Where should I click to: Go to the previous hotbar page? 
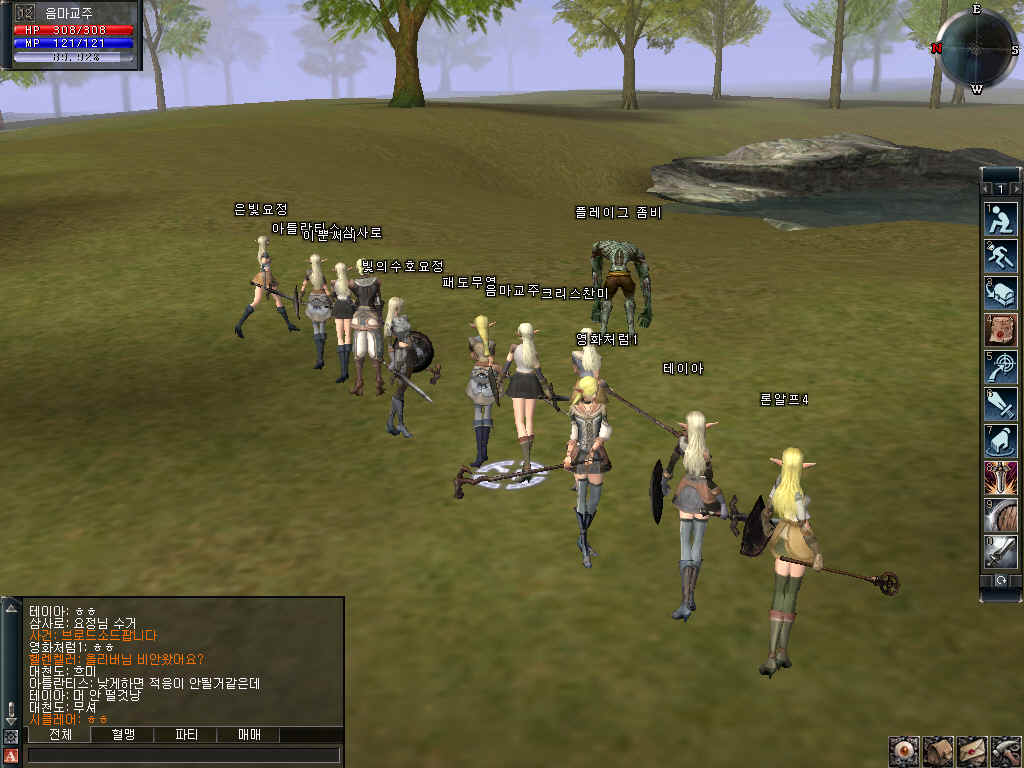tap(986, 189)
